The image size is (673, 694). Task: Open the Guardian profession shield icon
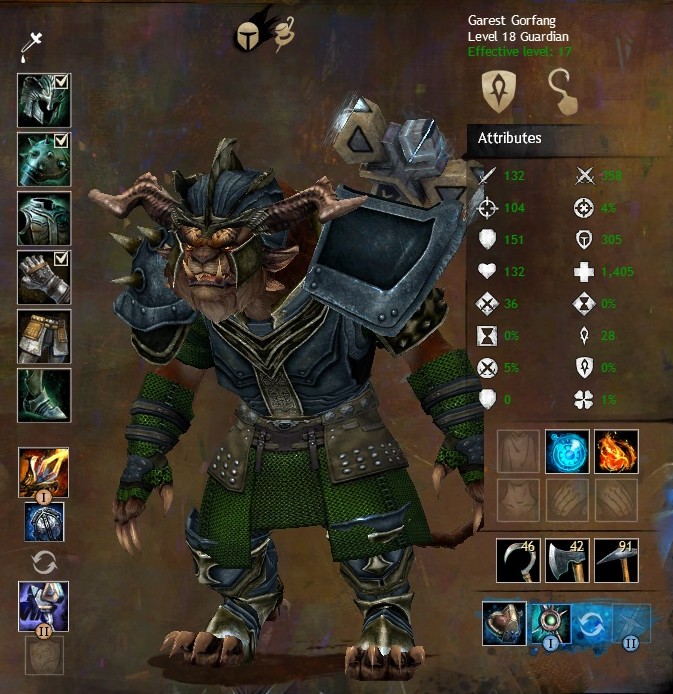pos(497,91)
